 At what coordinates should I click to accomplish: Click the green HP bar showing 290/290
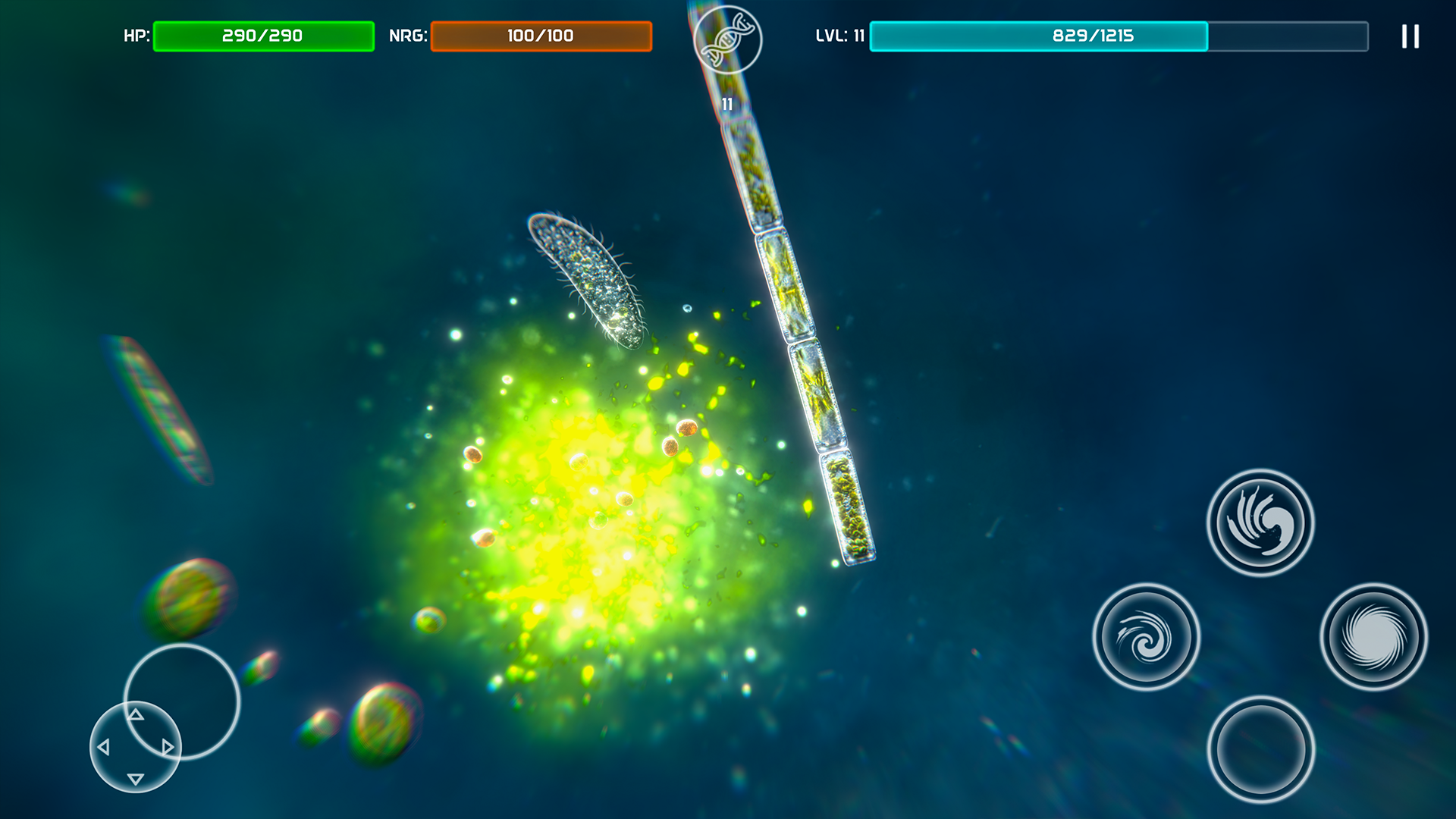coord(263,34)
